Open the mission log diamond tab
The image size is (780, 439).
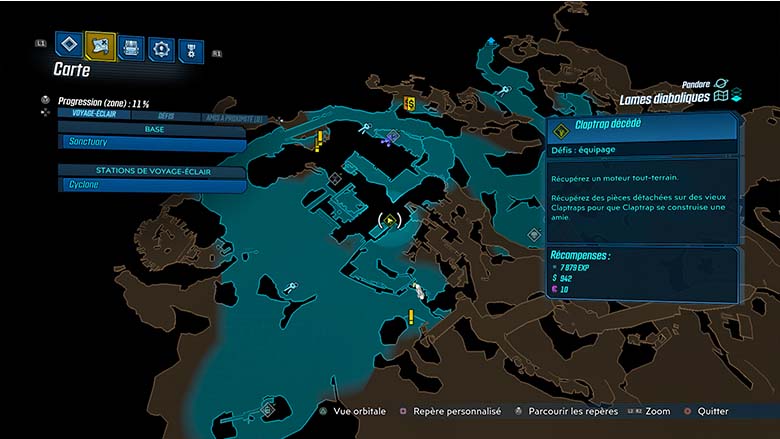[69, 45]
